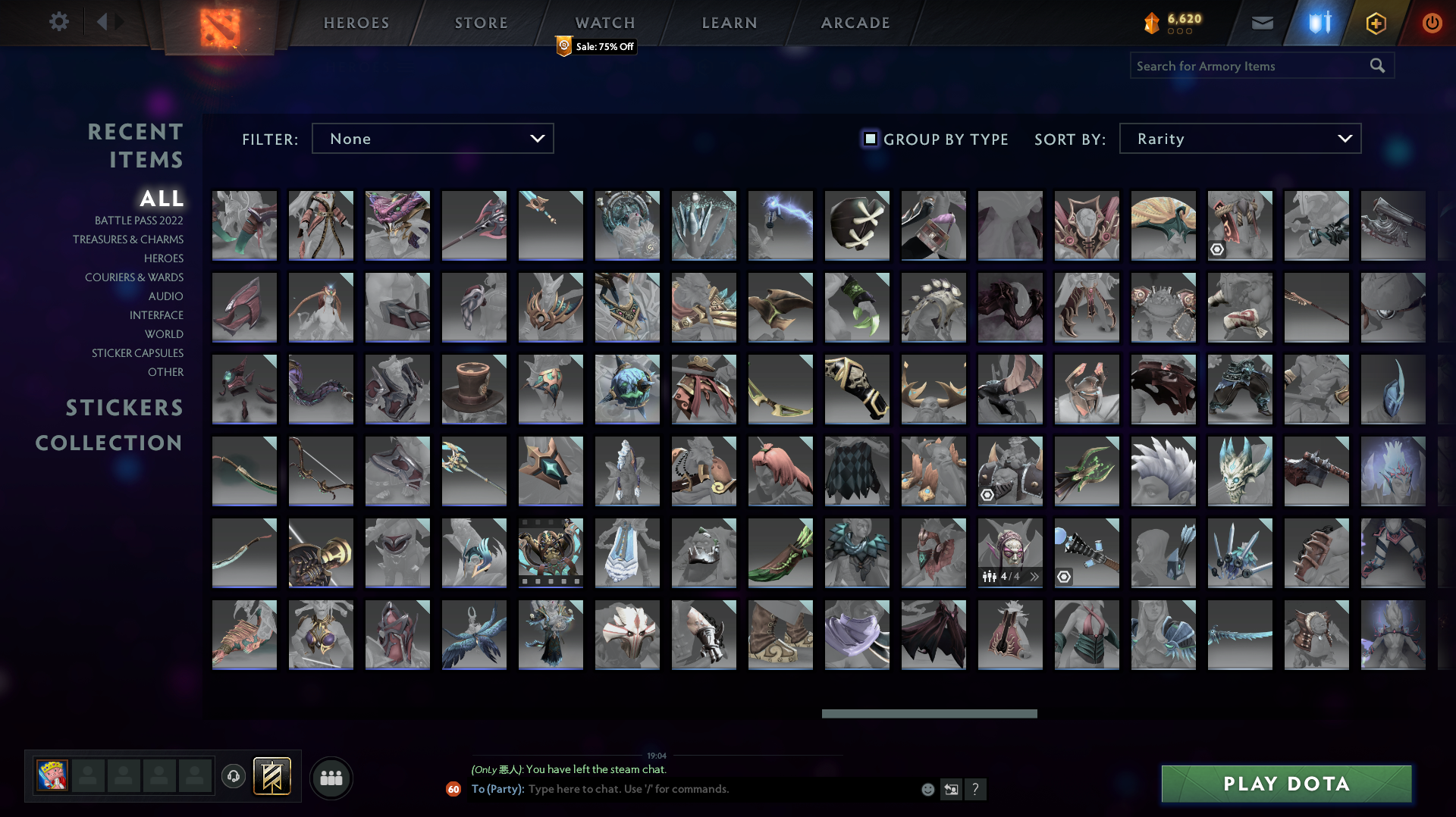Click the power button to exit Dota

click(x=1432, y=23)
